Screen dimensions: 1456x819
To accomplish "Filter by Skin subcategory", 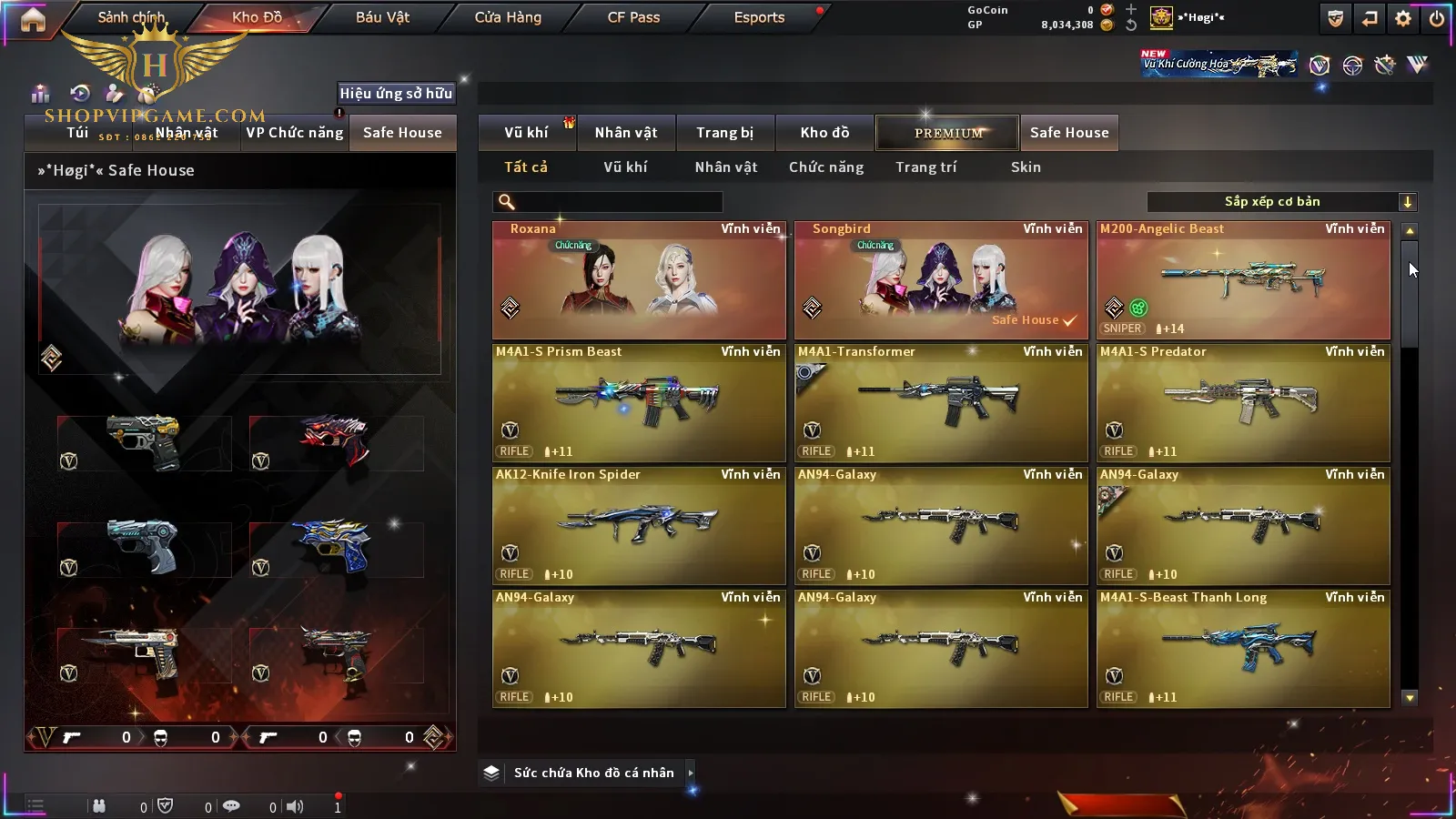I will (x=1026, y=167).
